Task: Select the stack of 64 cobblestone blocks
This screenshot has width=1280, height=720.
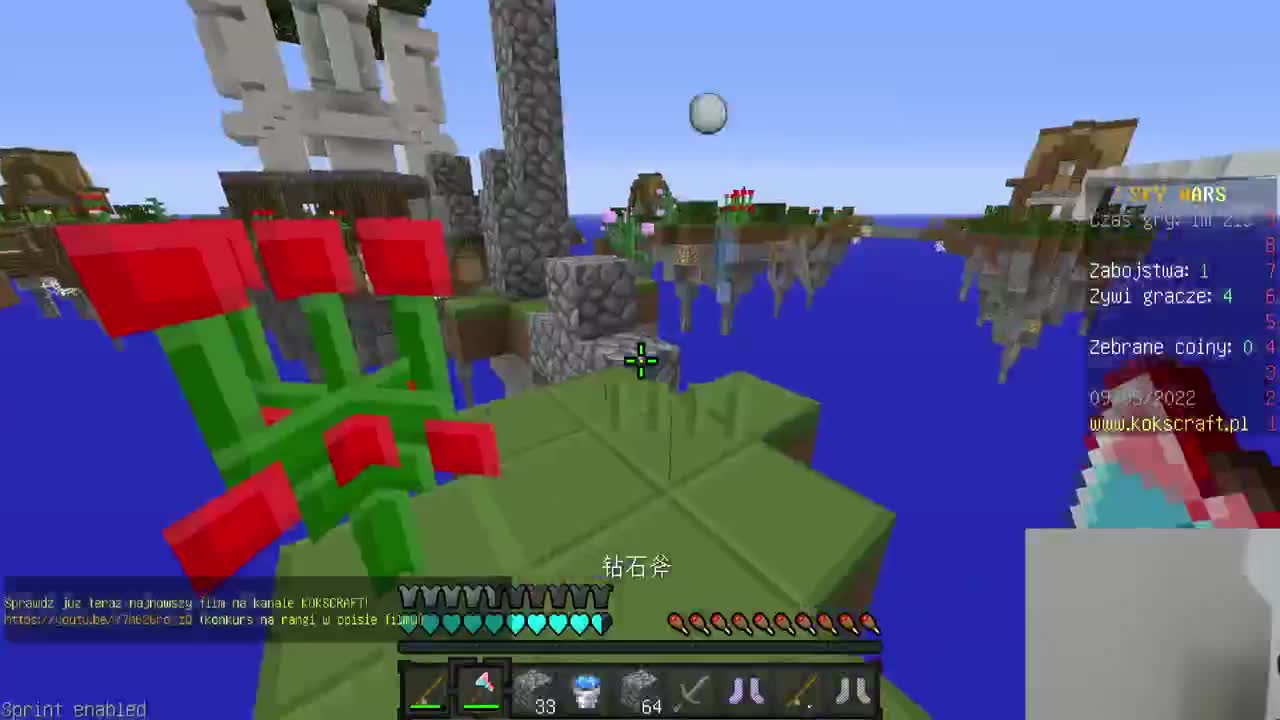Action: click(x=640, y=688)
